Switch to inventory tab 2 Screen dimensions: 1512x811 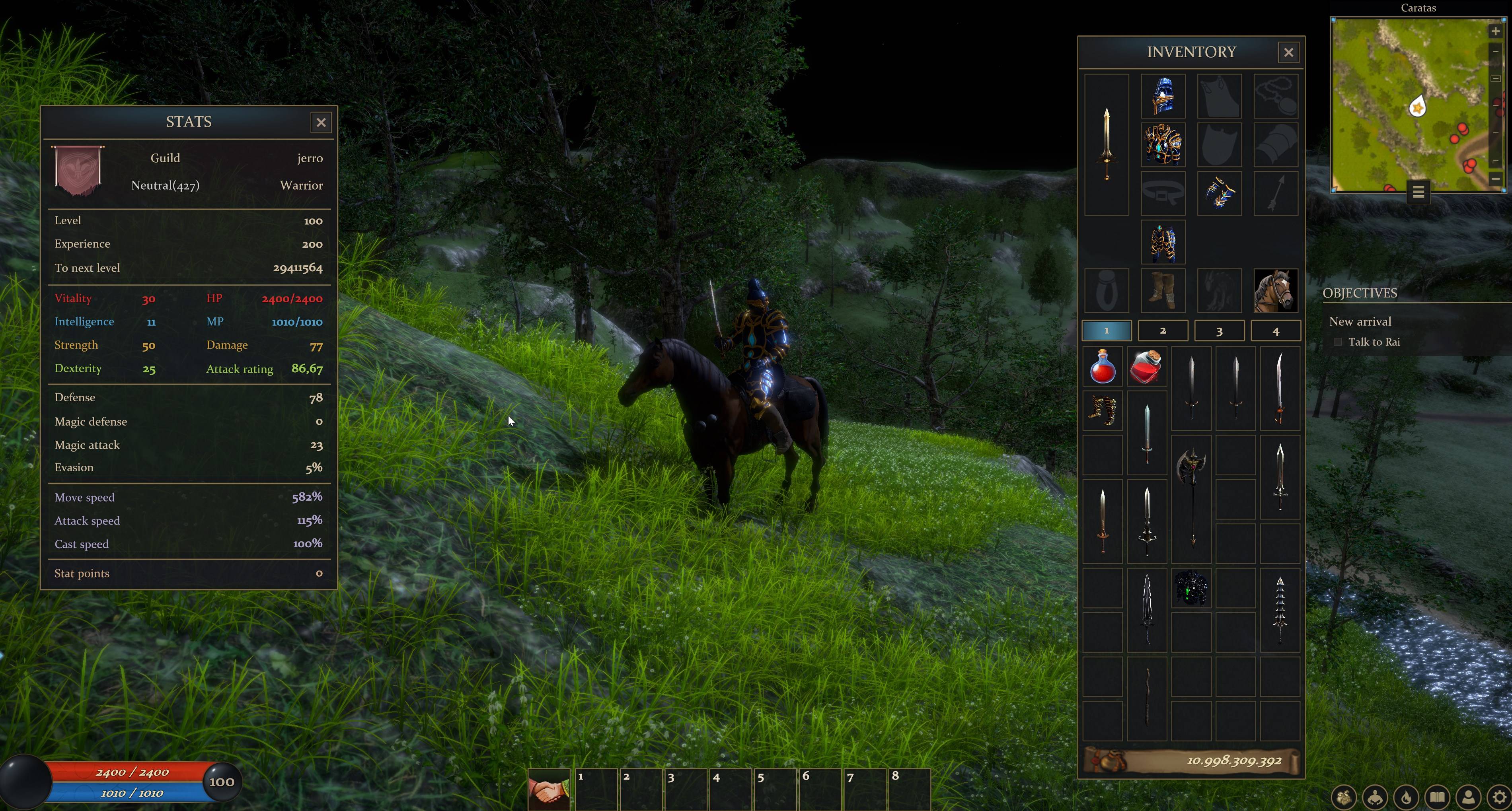click(1163, 331)
